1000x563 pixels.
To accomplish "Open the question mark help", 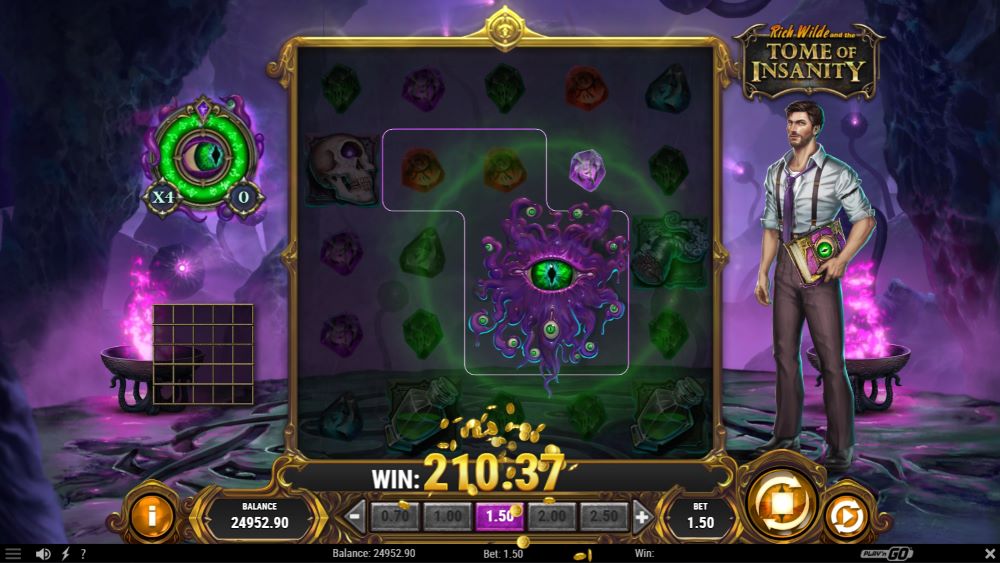I will coord(83,553).
